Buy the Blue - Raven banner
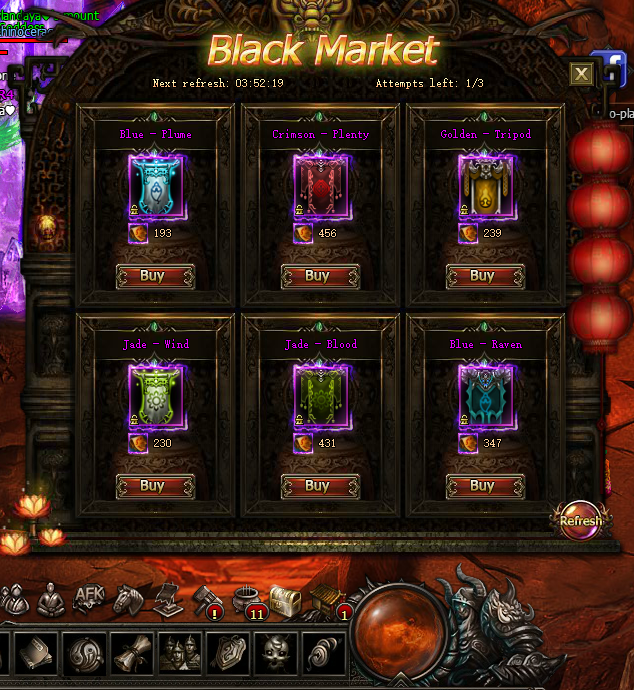The image size is (634, 690). point(485,486)
